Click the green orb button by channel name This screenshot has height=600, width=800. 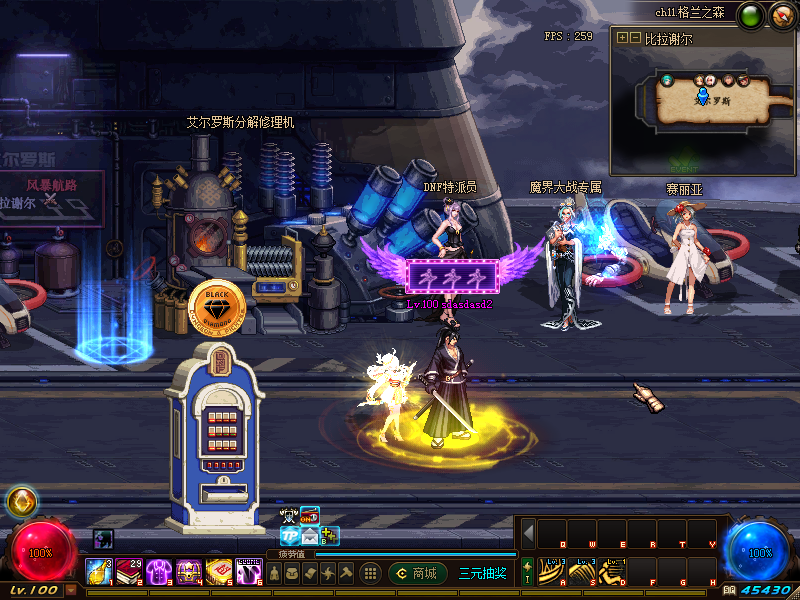(750, 15)
